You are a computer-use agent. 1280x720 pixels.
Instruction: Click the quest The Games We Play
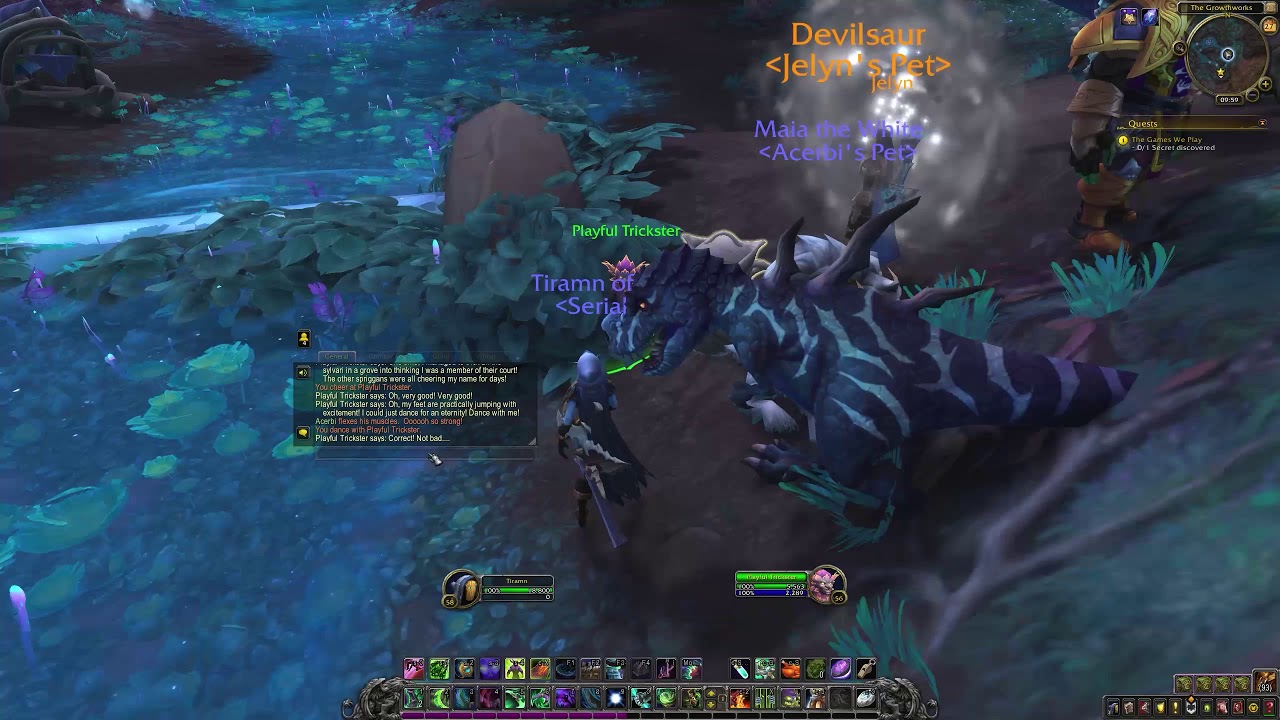click(1167, 140)
